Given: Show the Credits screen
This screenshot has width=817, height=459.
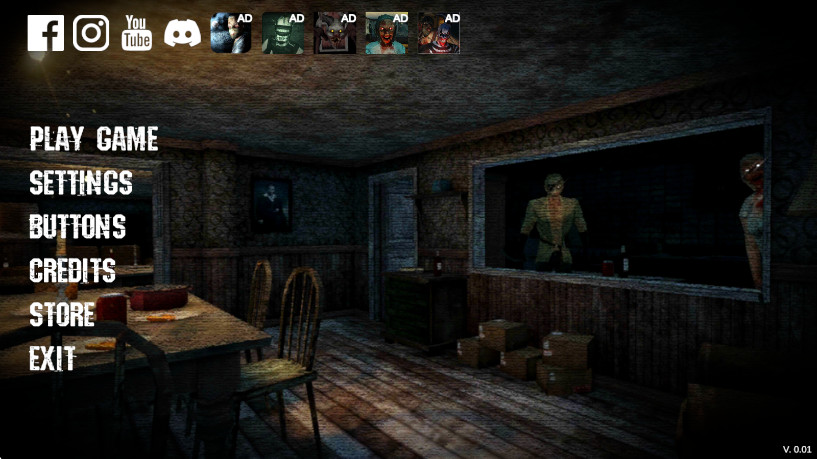Looking at the screenshot, I should (73, 271).
